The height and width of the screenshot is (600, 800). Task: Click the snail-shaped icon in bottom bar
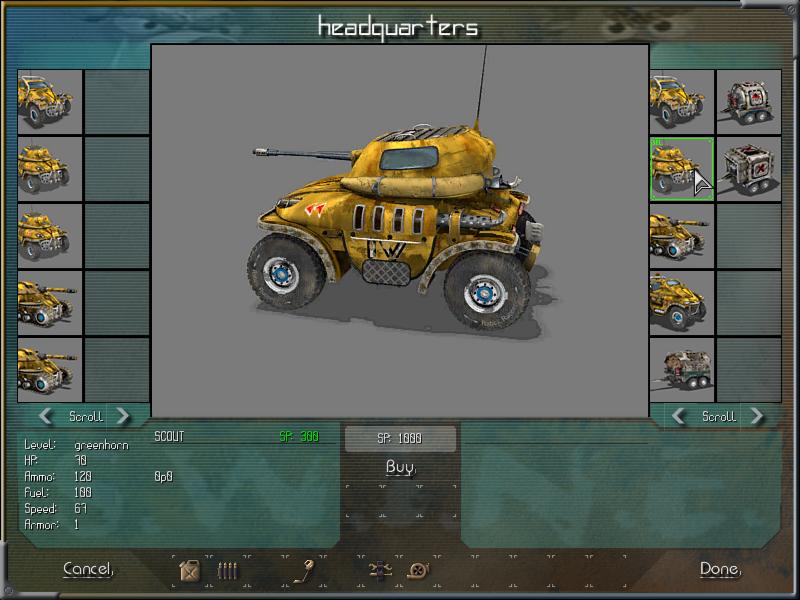(418, 571)
